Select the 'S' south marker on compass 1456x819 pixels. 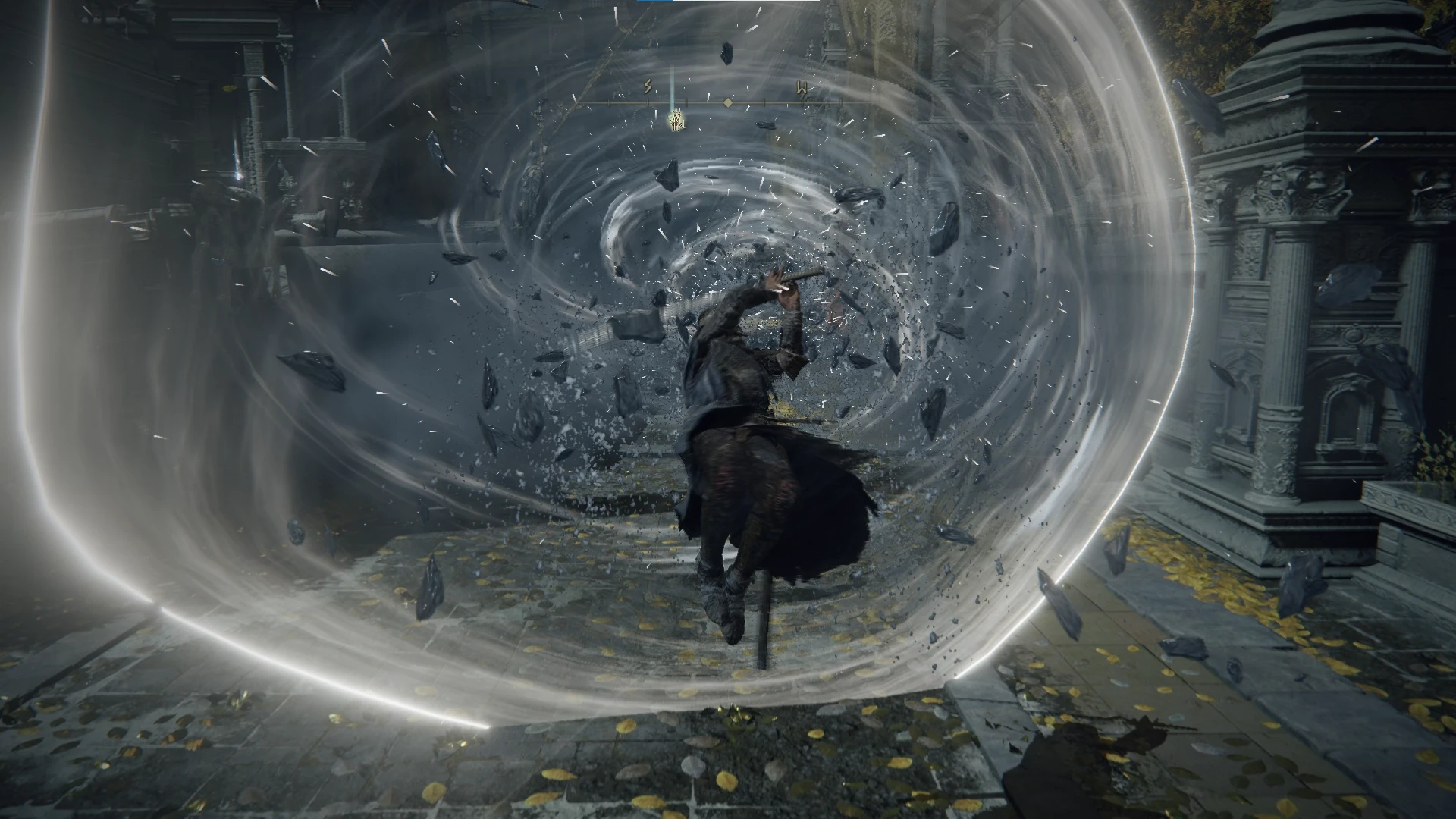point(647,86)
